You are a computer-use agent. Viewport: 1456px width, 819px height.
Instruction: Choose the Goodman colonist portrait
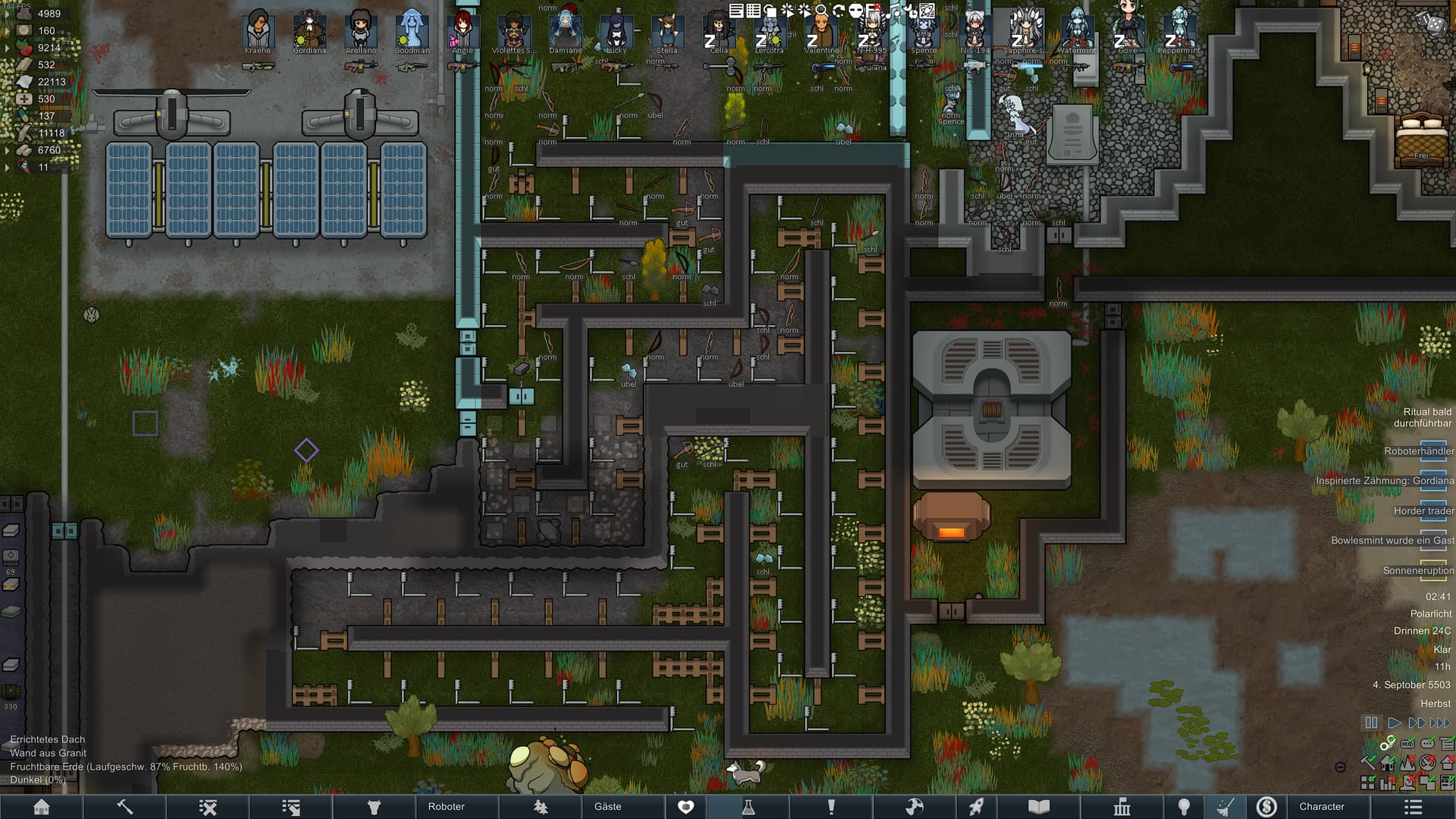pos(412,30)
